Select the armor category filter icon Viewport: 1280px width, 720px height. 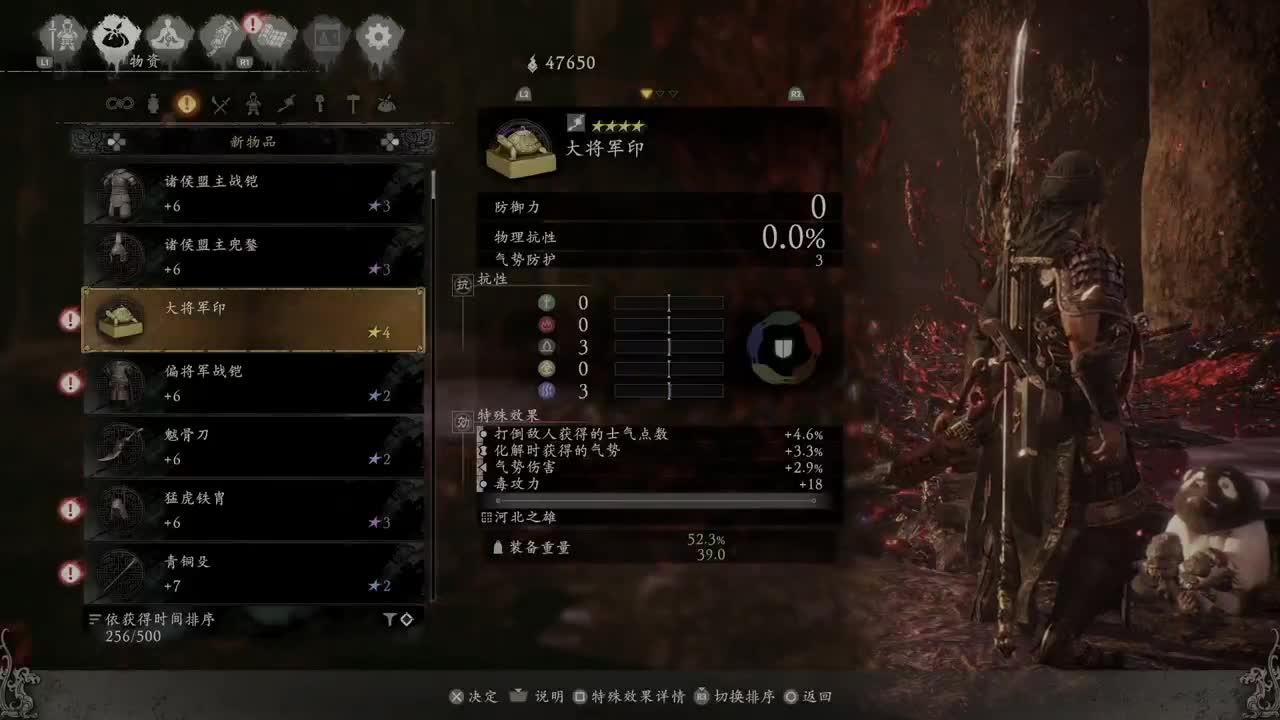click(x=253, y=104)
